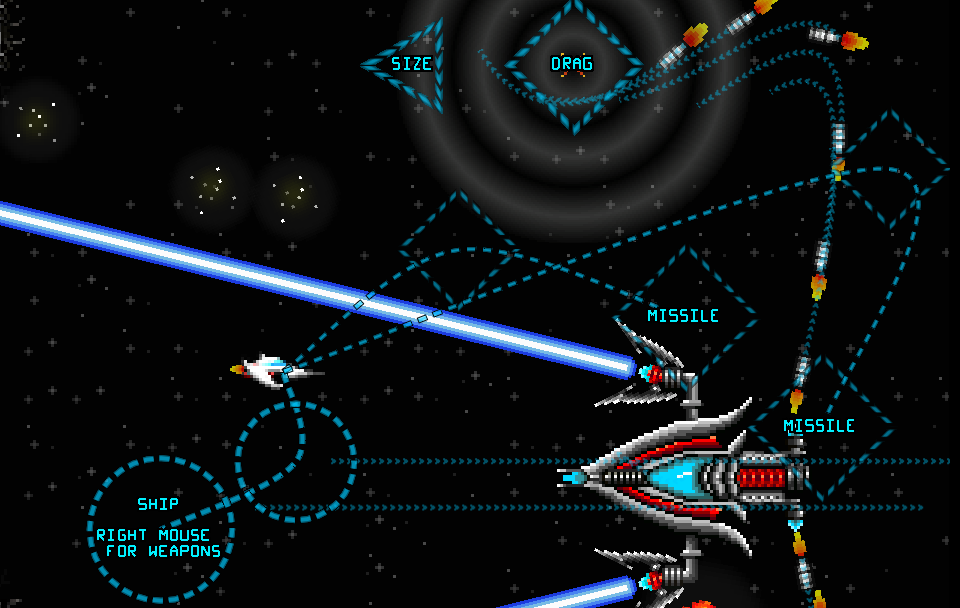Click the DRAG diamond handle
The width and height of the screenshot is (960, 608).
tap(572, 65)
